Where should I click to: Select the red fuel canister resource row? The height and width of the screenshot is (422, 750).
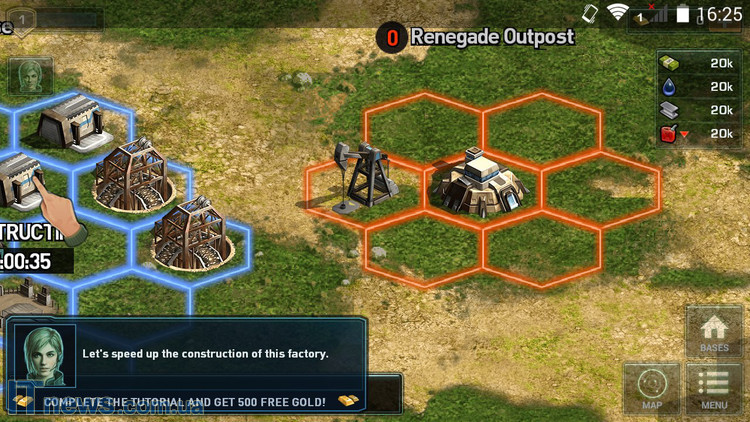(699, 133)
